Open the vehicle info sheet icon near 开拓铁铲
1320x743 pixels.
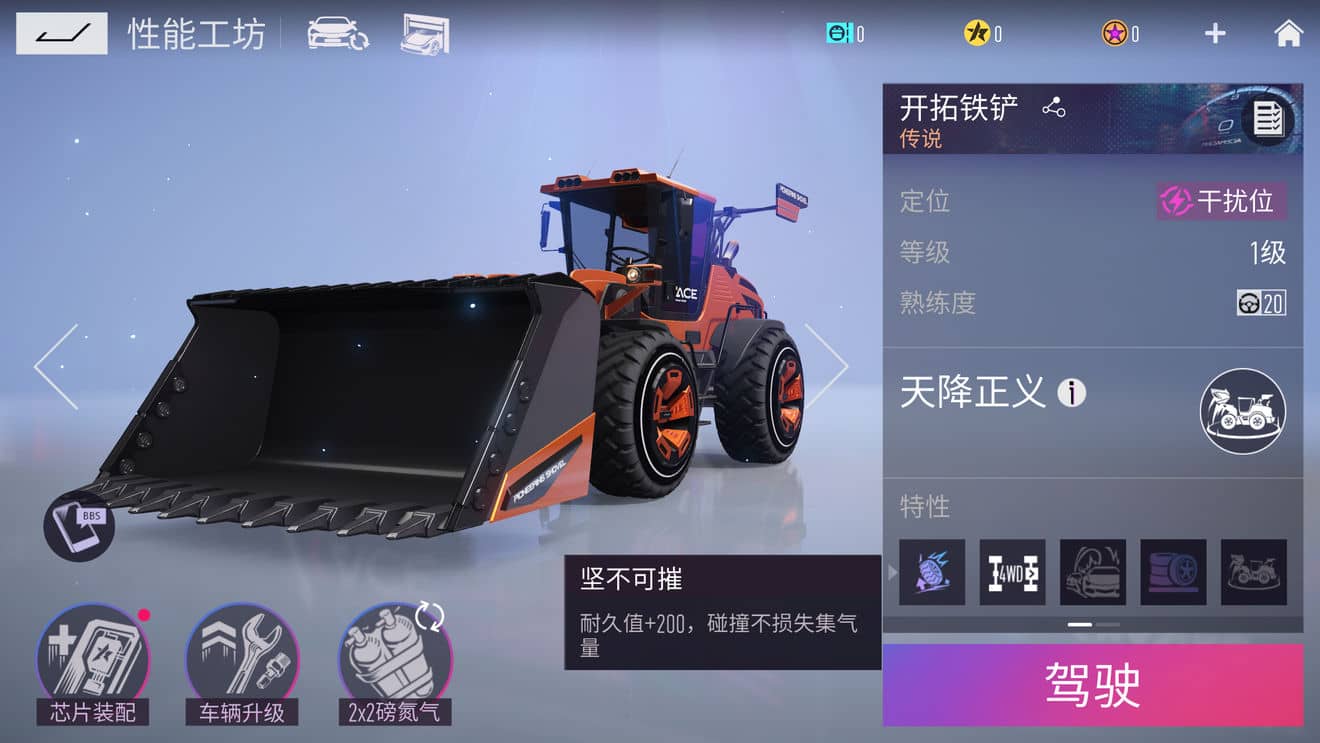click(1270, 120)
